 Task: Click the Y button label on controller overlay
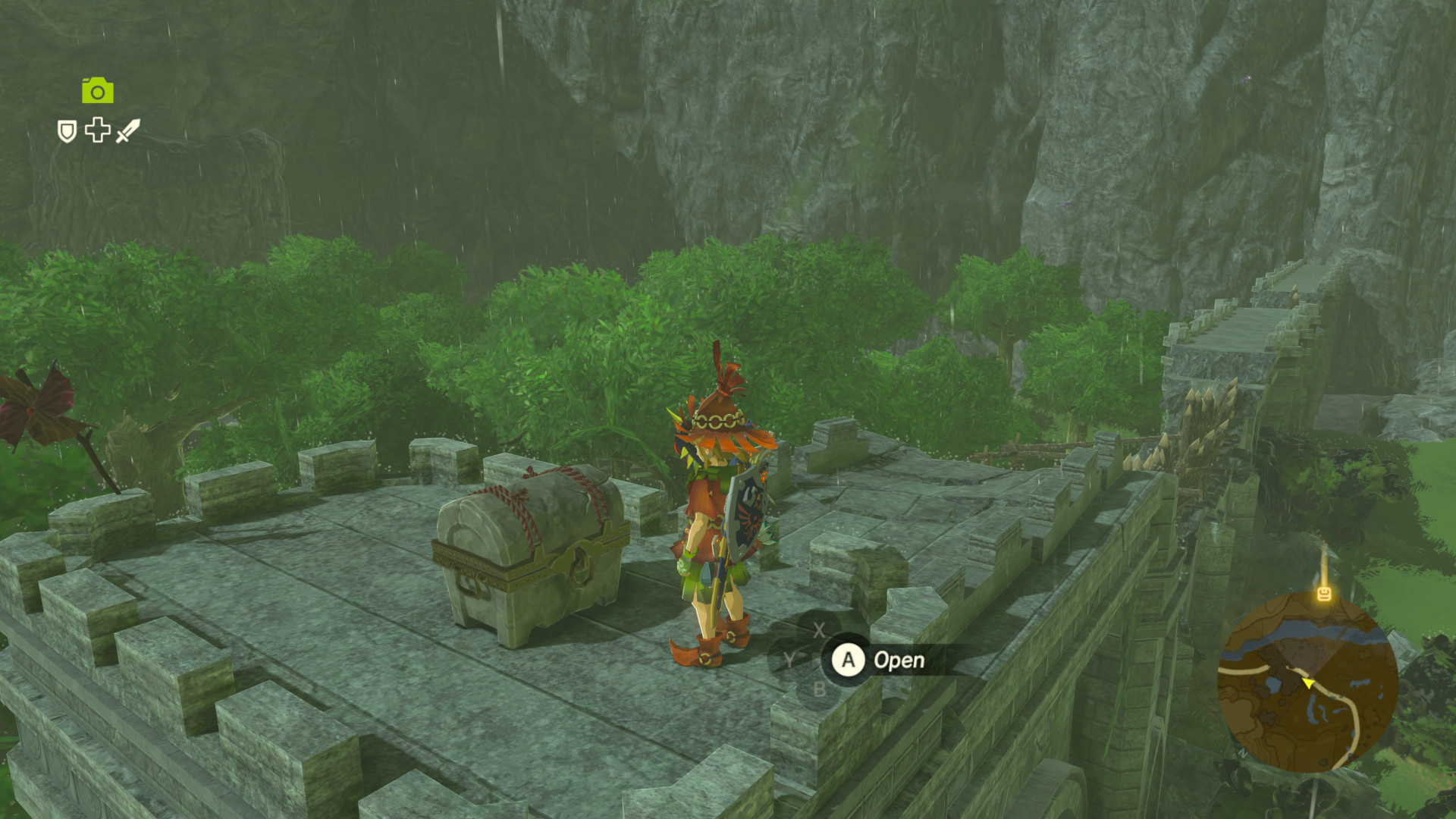click(789, 658)
